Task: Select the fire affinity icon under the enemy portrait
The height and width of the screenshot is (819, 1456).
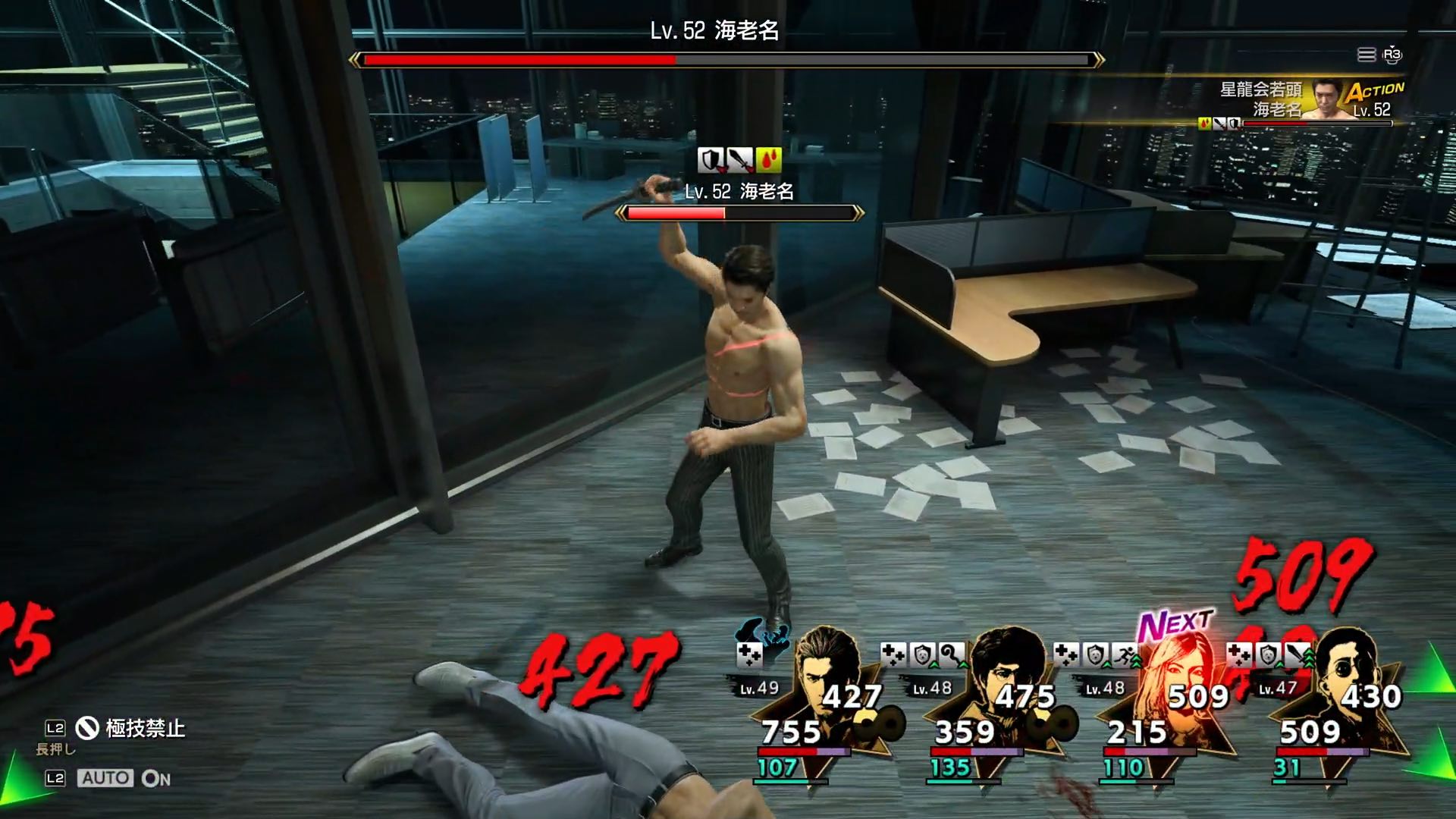Action: 1205,124
